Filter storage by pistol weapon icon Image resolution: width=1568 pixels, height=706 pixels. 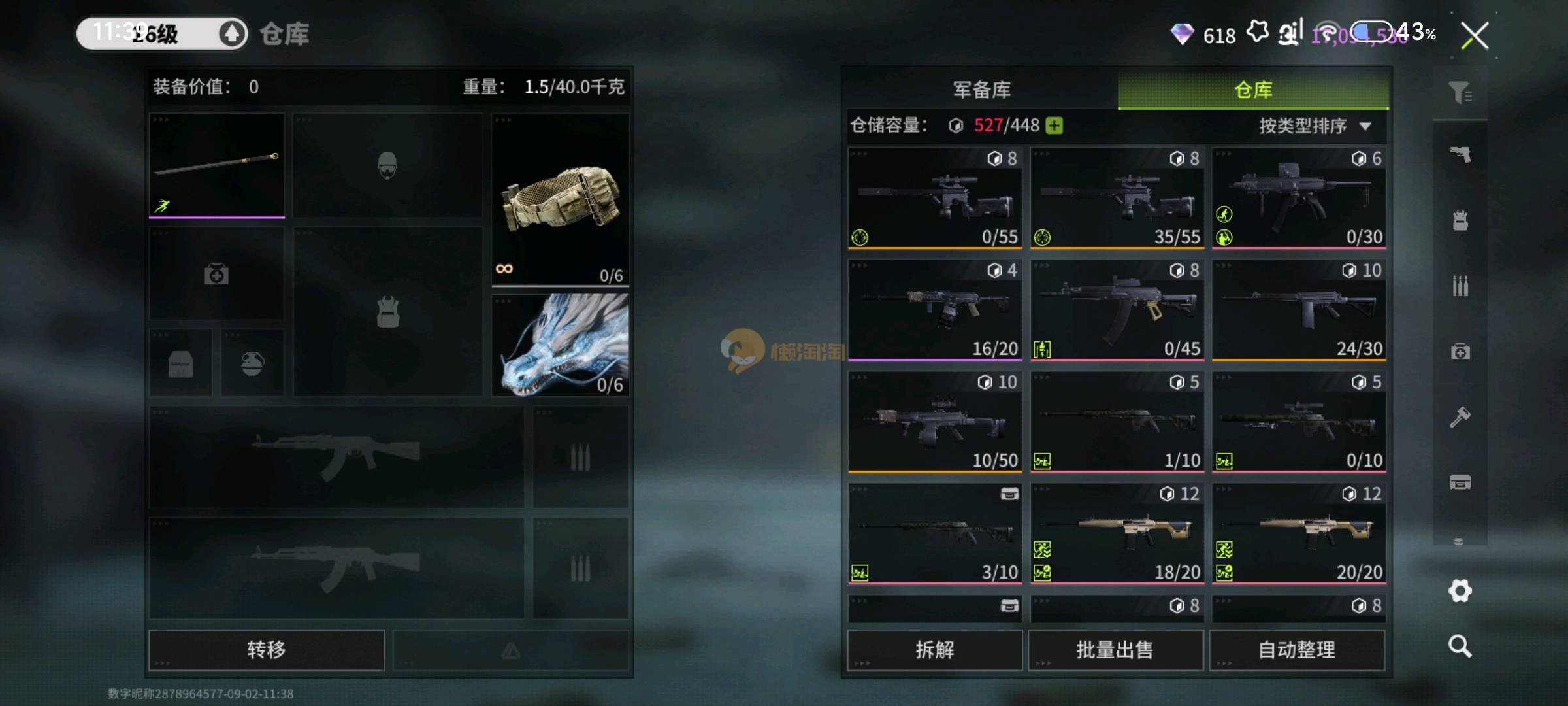pos(1460,155)
